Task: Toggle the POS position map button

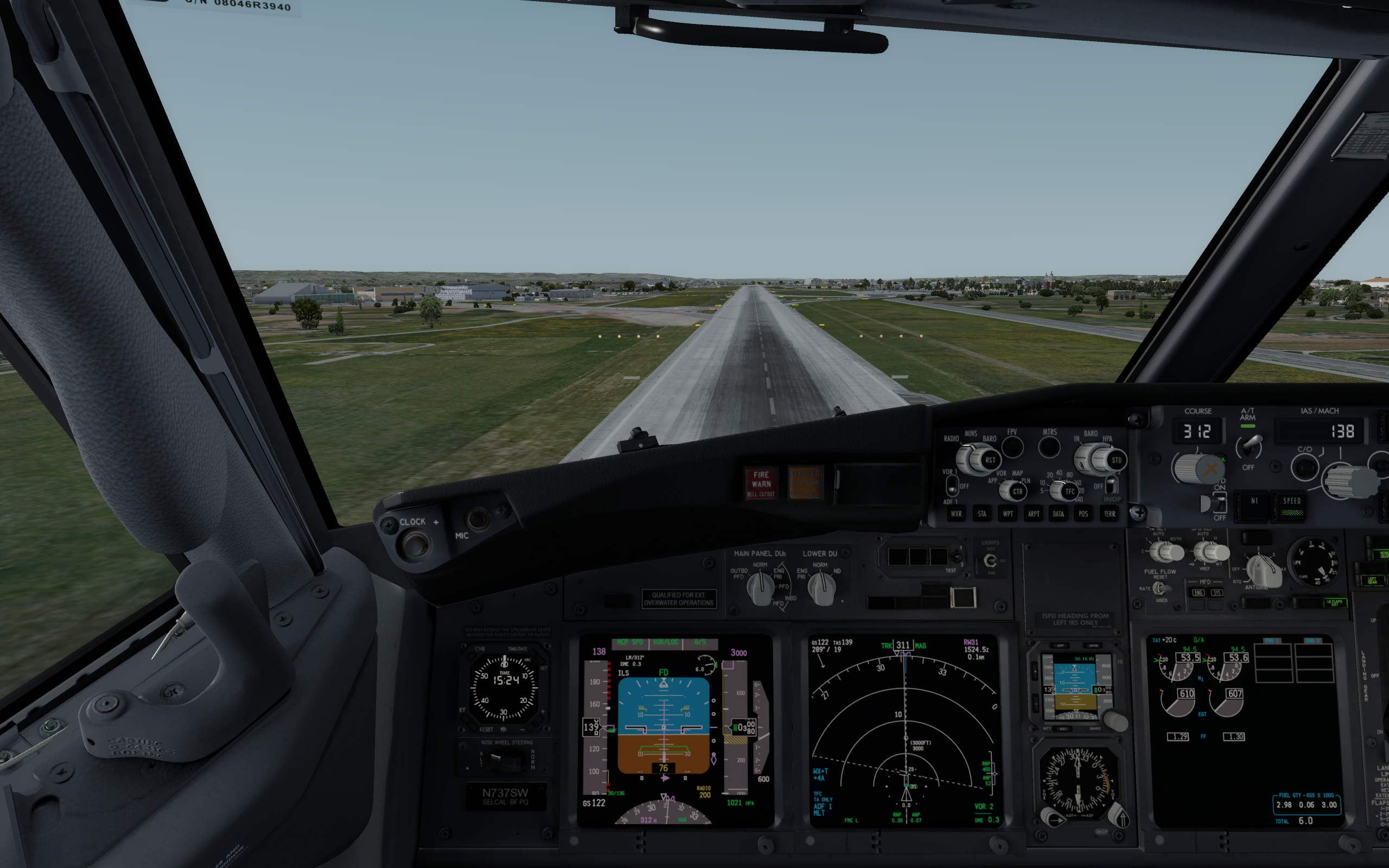Action: pos(1083,514)
